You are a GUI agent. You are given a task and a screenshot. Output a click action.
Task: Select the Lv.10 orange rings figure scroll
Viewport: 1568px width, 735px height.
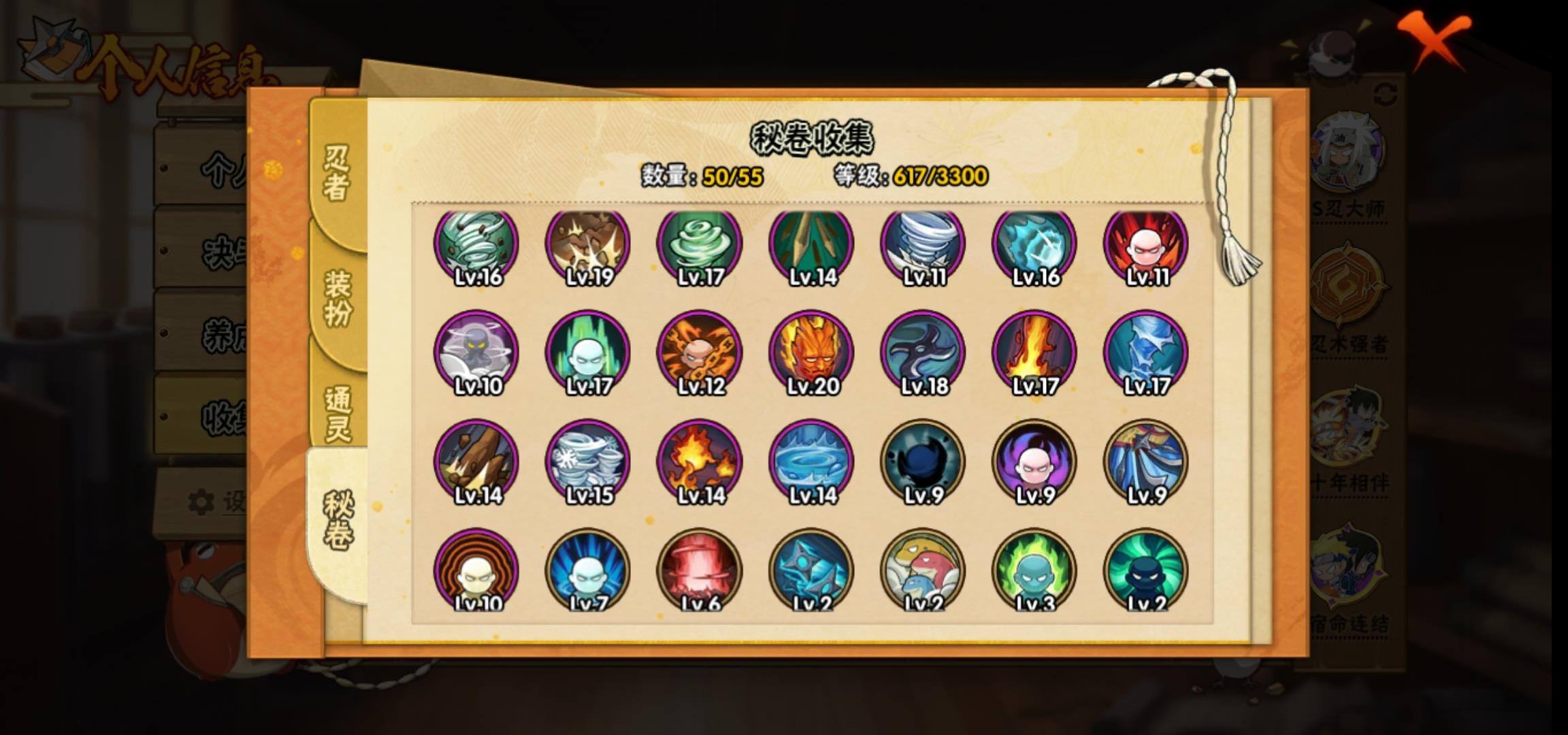click(476, 571)
